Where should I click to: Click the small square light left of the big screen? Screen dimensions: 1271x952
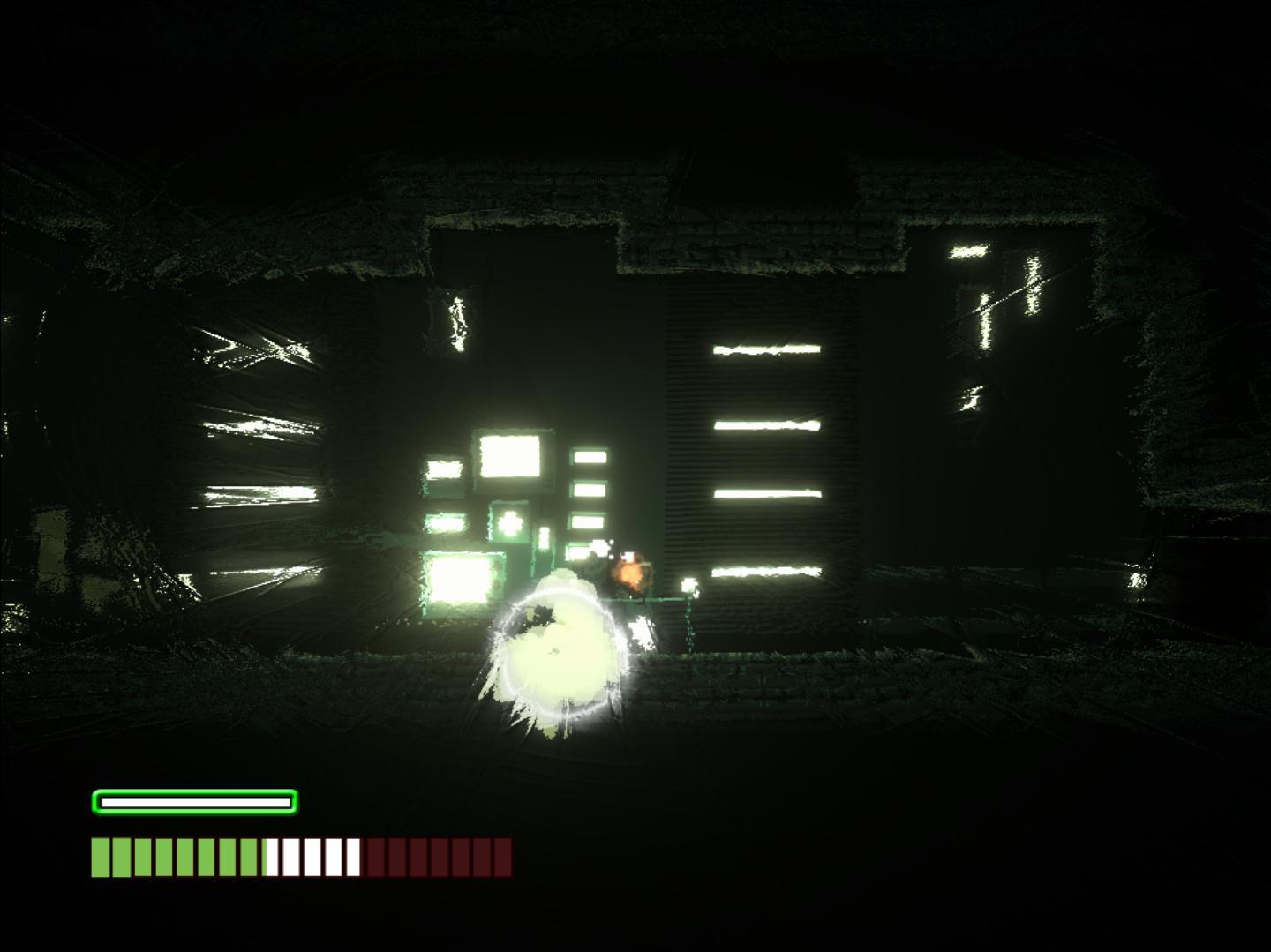tap(444, 469)
